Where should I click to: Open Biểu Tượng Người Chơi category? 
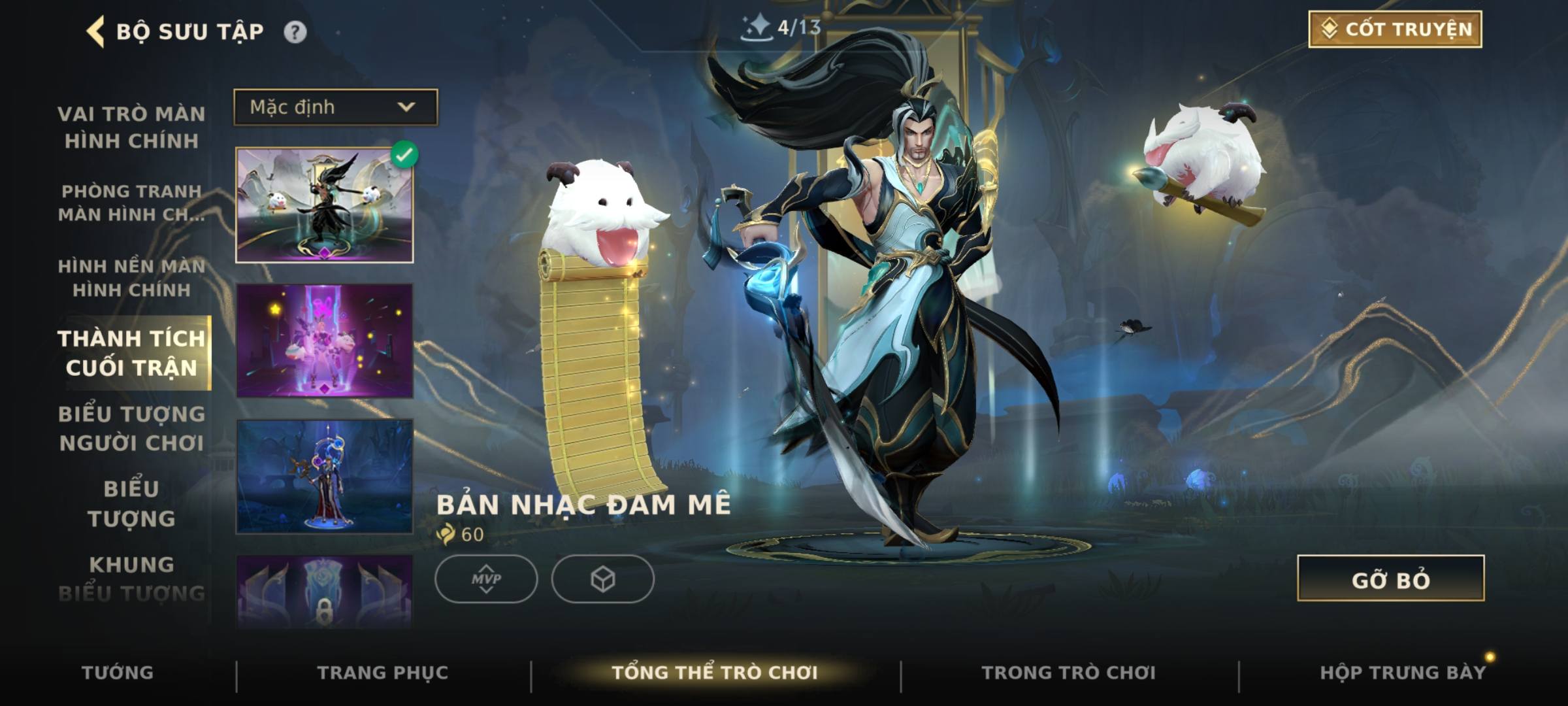pyautogui.click(x=131, y=428)
